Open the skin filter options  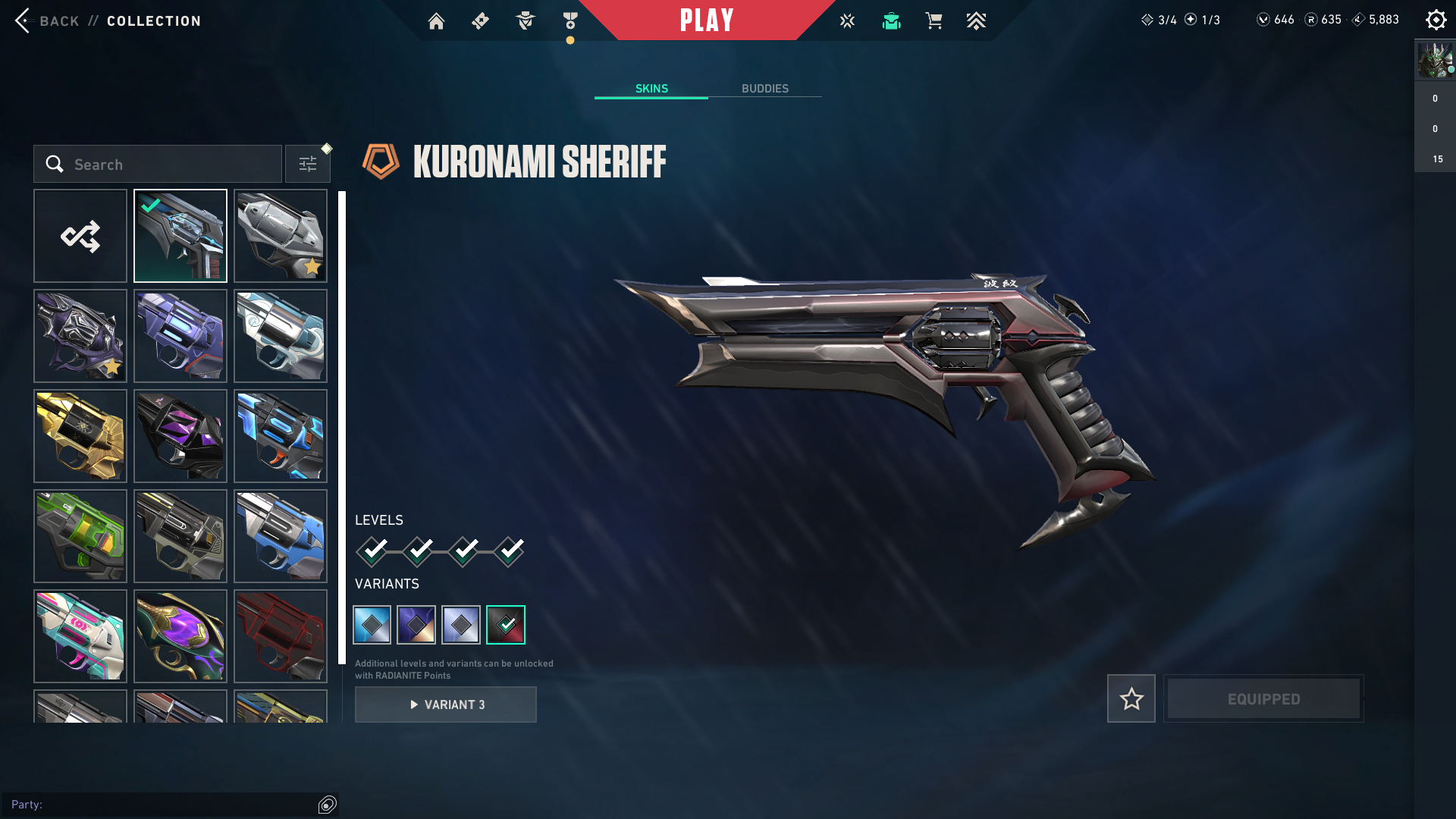click(308, 165)
